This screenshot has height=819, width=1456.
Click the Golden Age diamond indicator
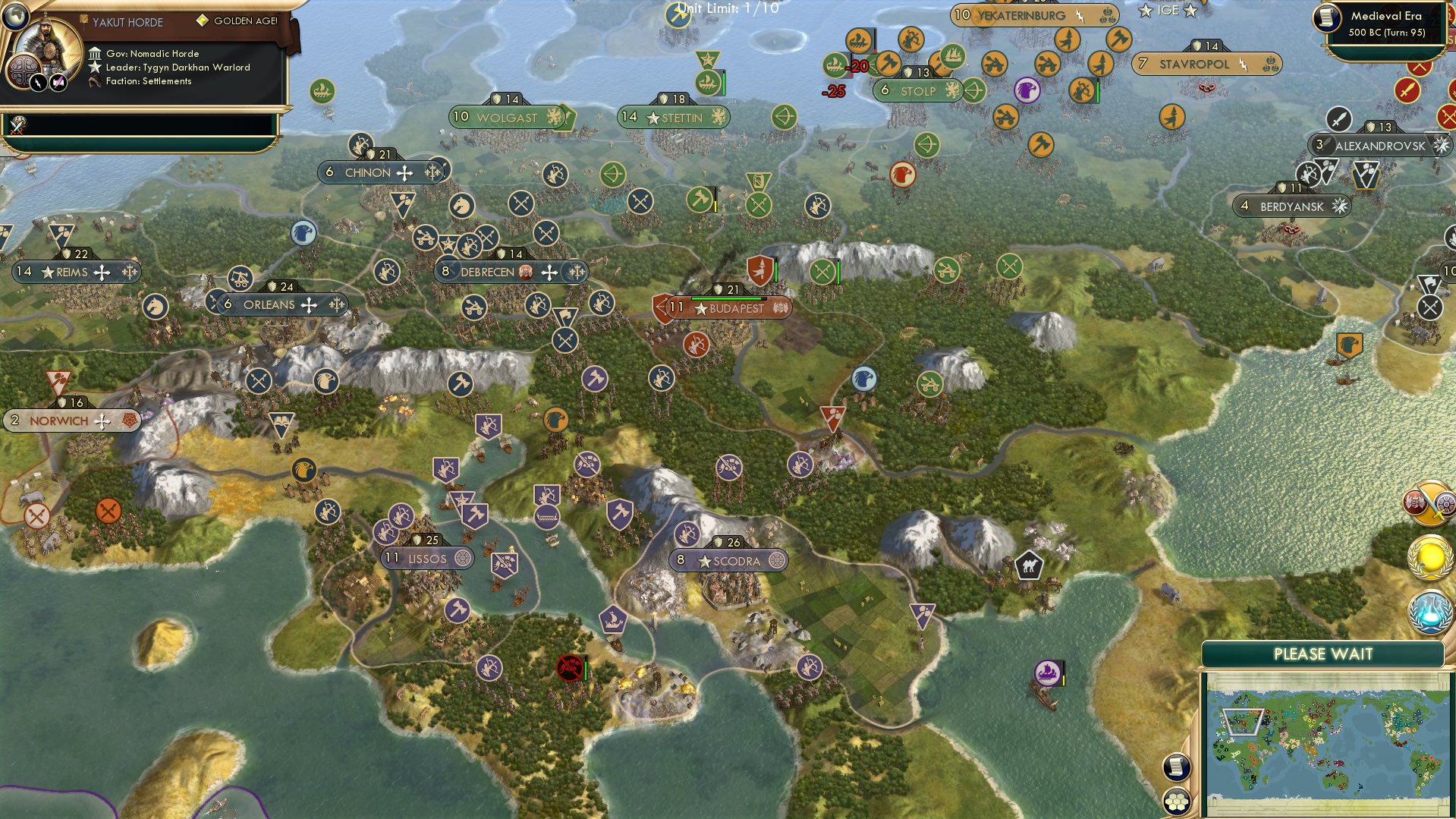(202, 20)
